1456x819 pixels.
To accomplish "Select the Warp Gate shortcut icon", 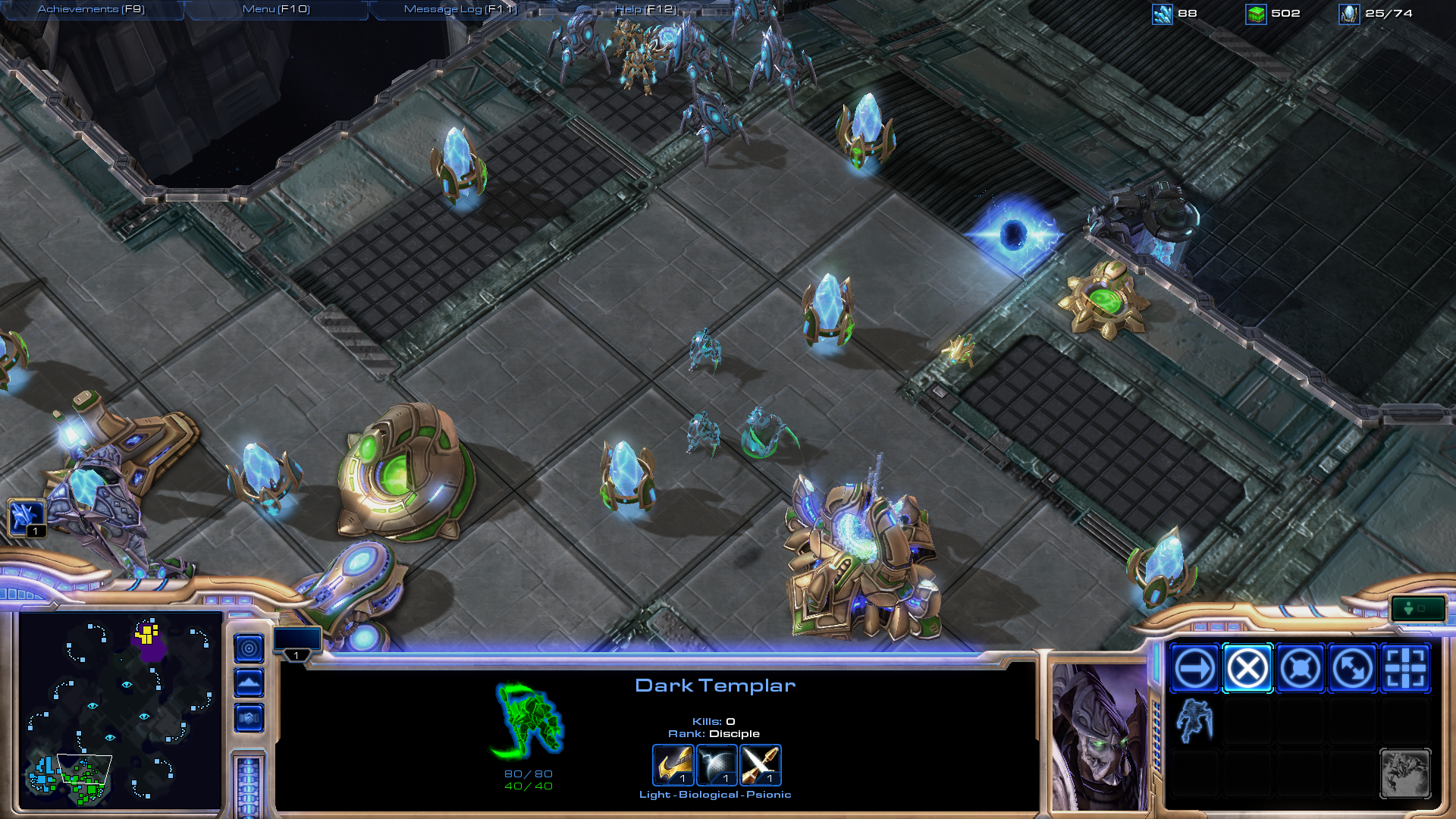I will coord(26,517).
